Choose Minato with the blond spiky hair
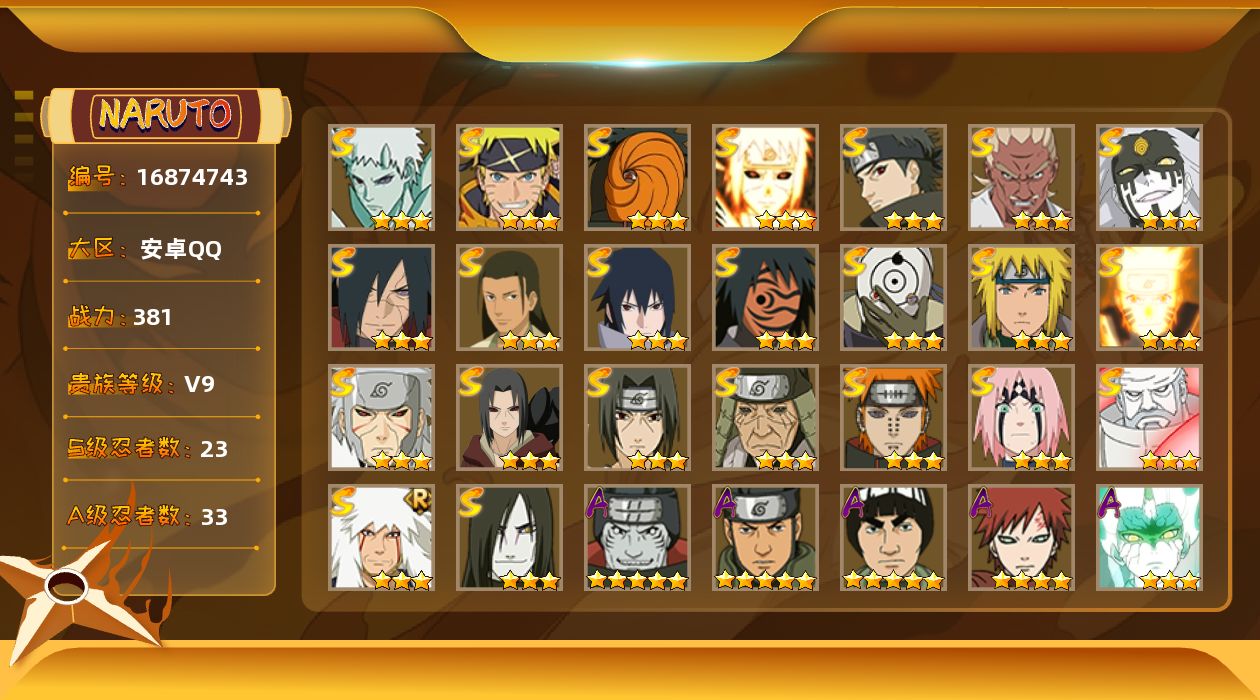This screenshot has width=1260, height=700. coord(1021,297)
